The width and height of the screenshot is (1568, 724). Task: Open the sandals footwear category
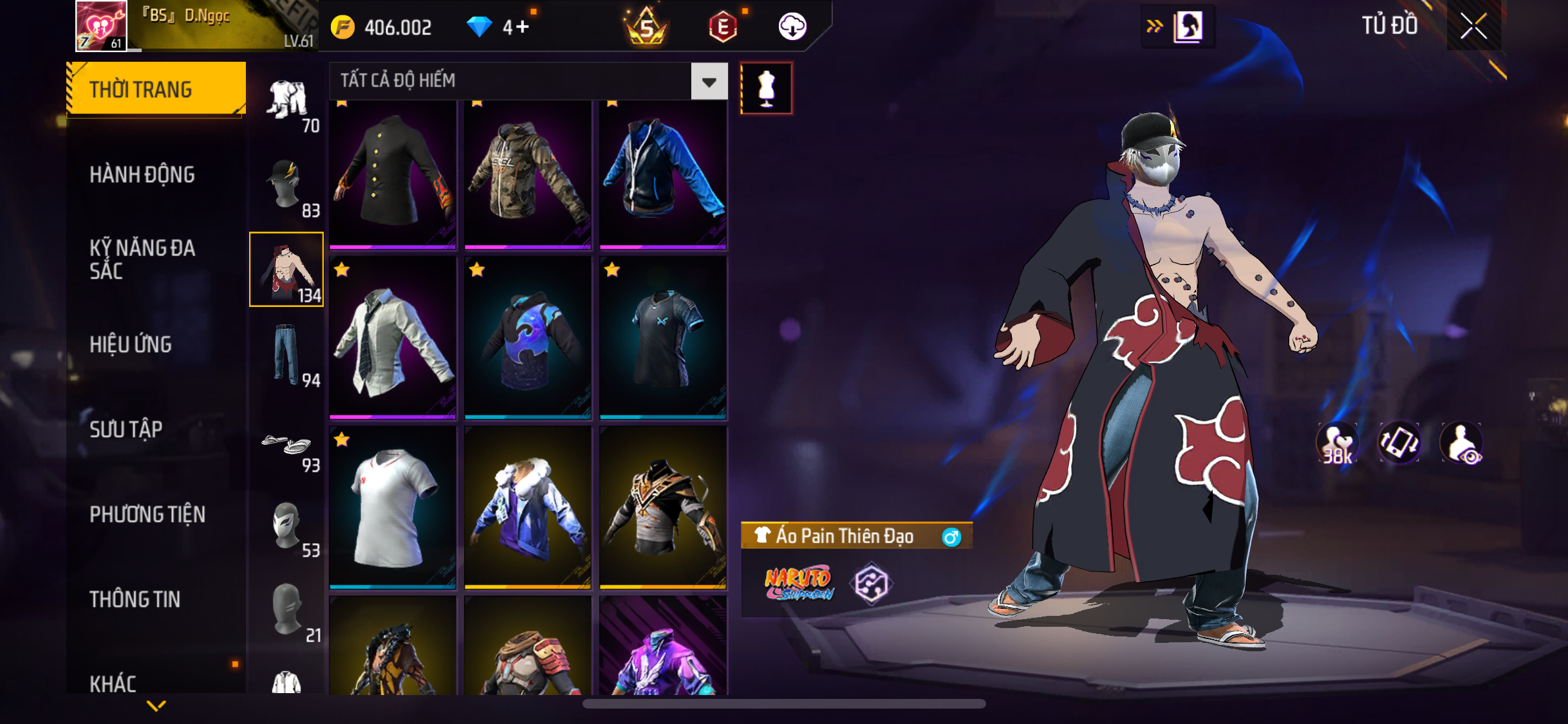tap(287, 445)
